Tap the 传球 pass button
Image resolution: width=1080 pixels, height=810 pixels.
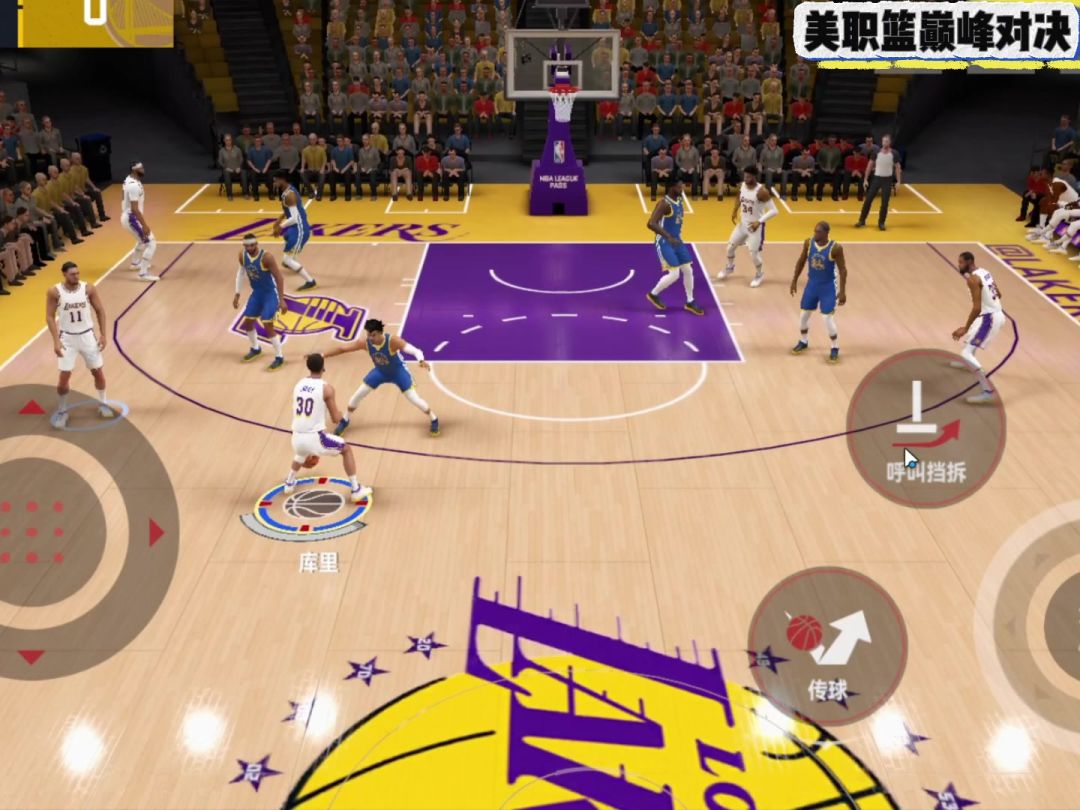[x=827, y=645]
